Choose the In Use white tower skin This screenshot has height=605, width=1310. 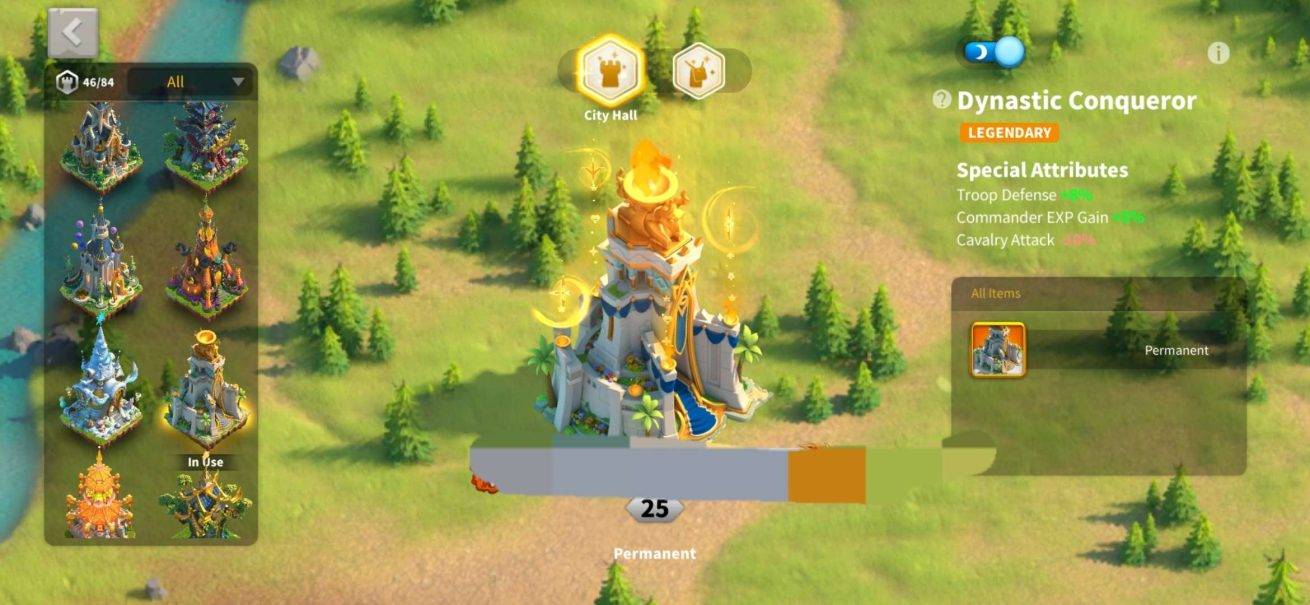(206, 392)
